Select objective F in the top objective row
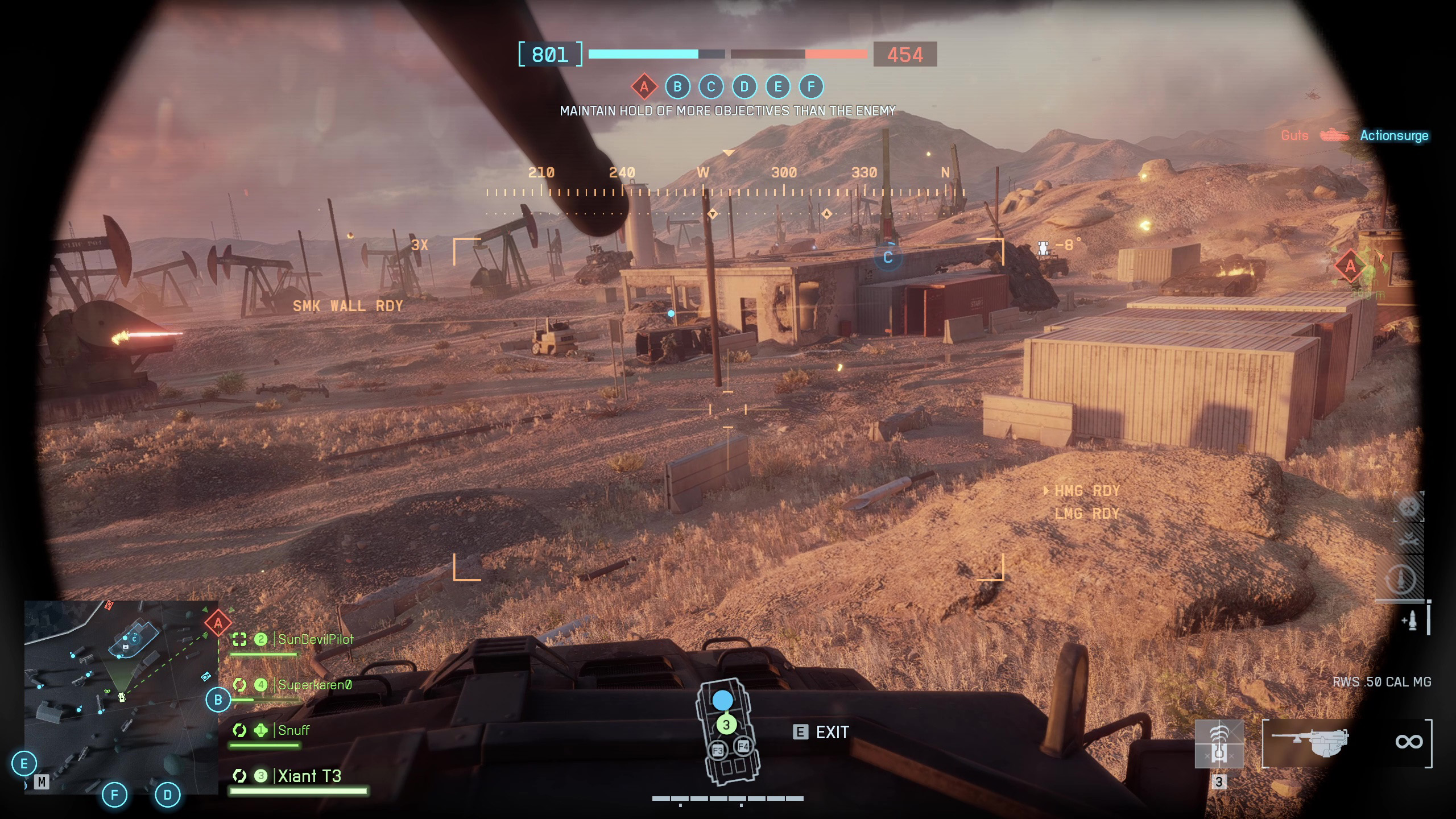 (812, 87)
